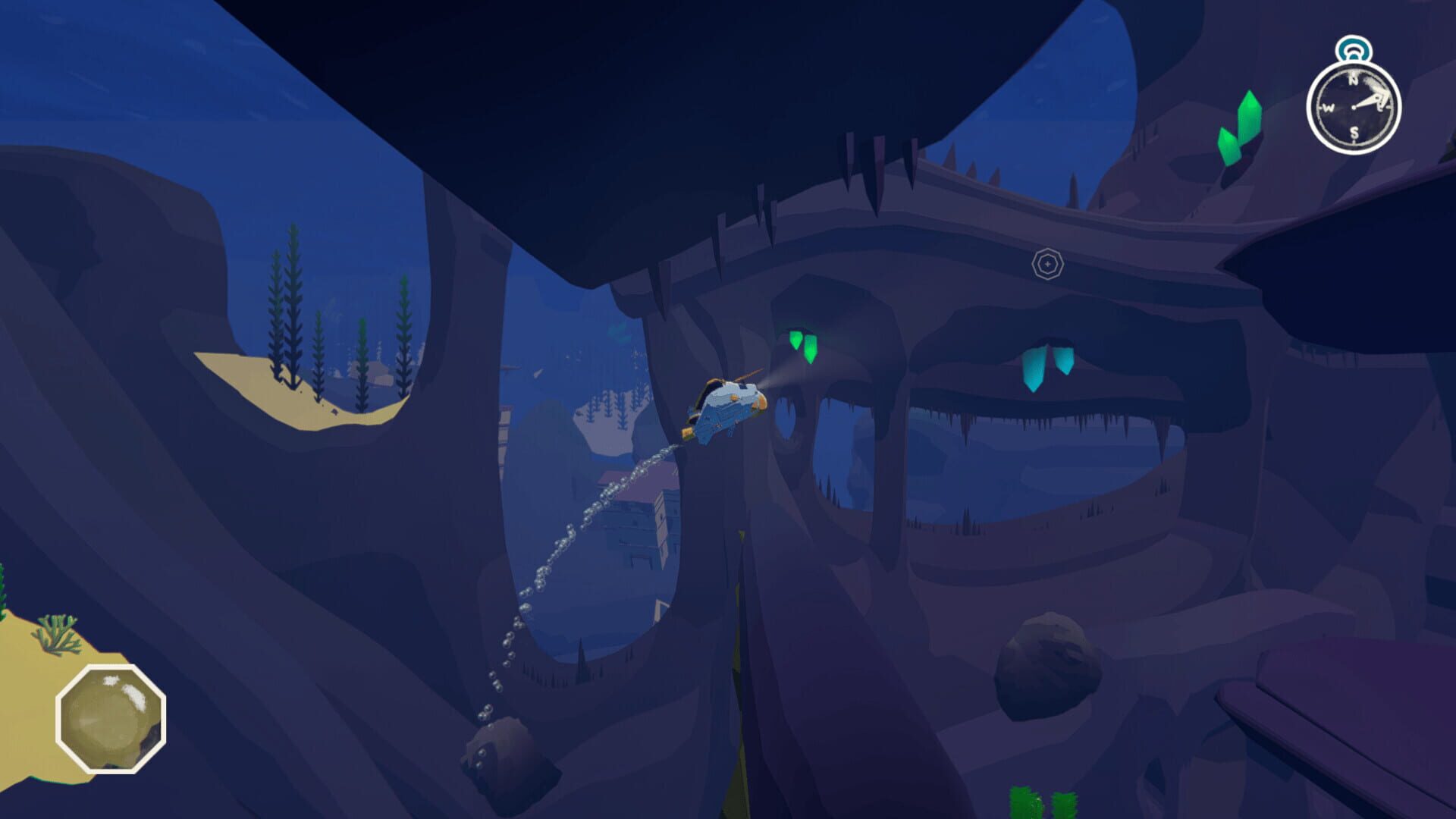This screenshot has width=1456, height=819.
Task: Select the teal ring atop the compass
Action: [1354, 49]
